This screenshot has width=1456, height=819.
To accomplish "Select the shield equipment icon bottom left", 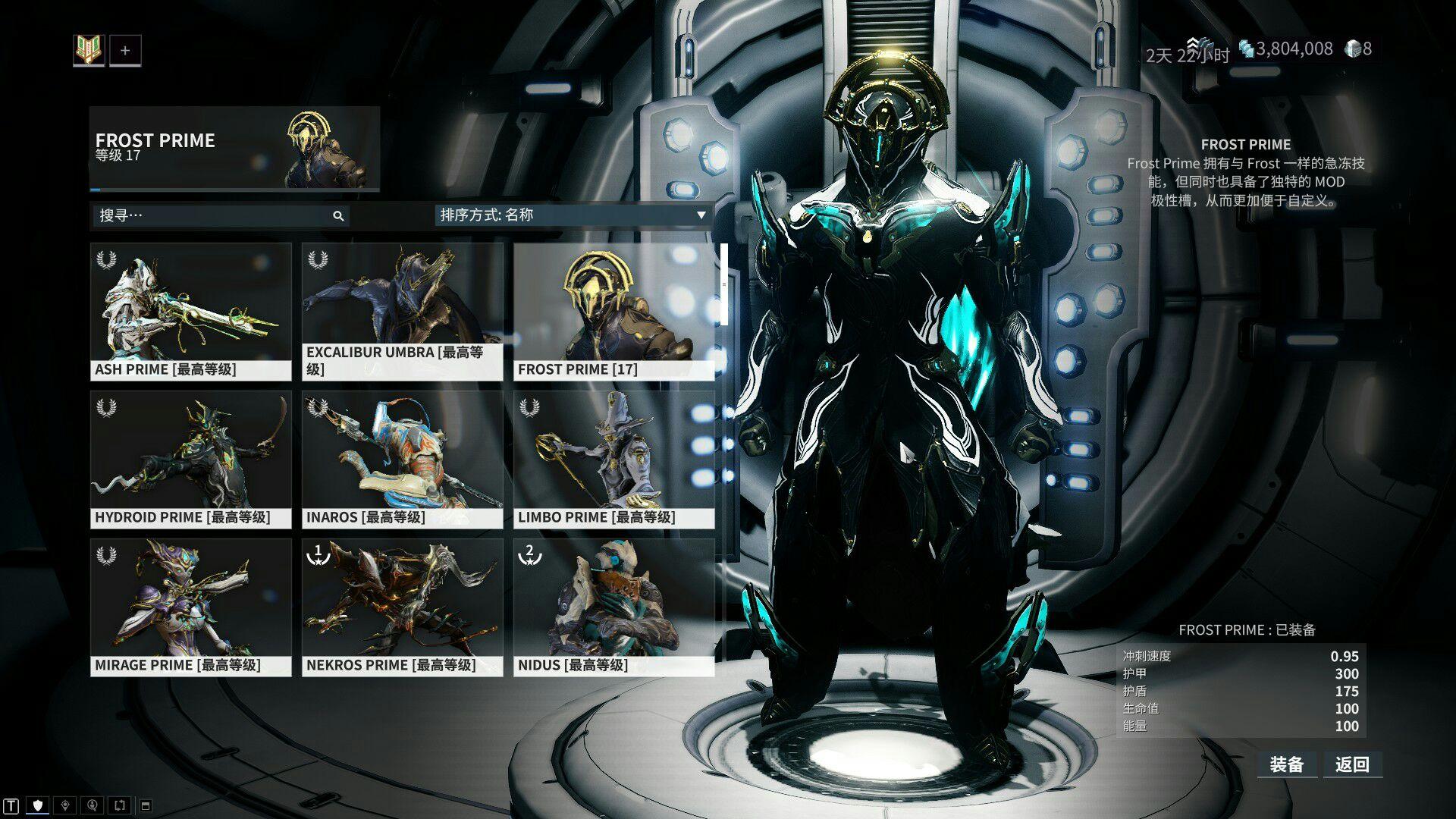I will (37, 804).
